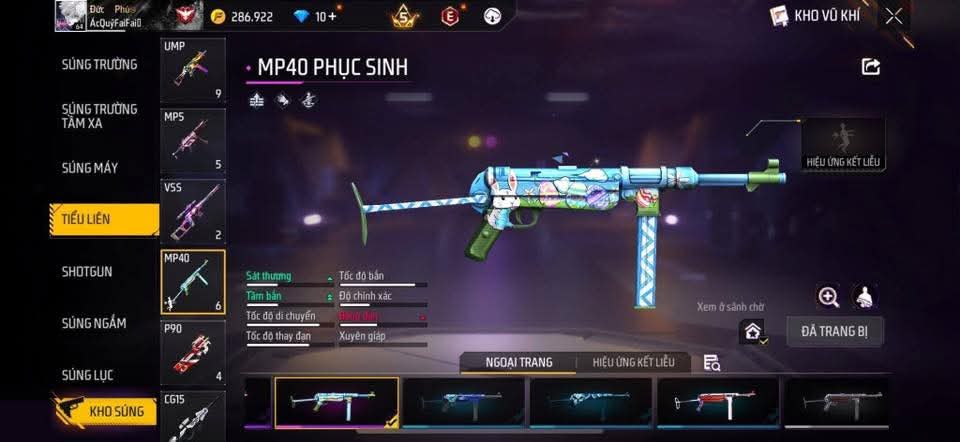960x442 pixels.
Task: Switch to the Hiệu Ứng Kết Liễu tab
Action: tap(634, 362)
